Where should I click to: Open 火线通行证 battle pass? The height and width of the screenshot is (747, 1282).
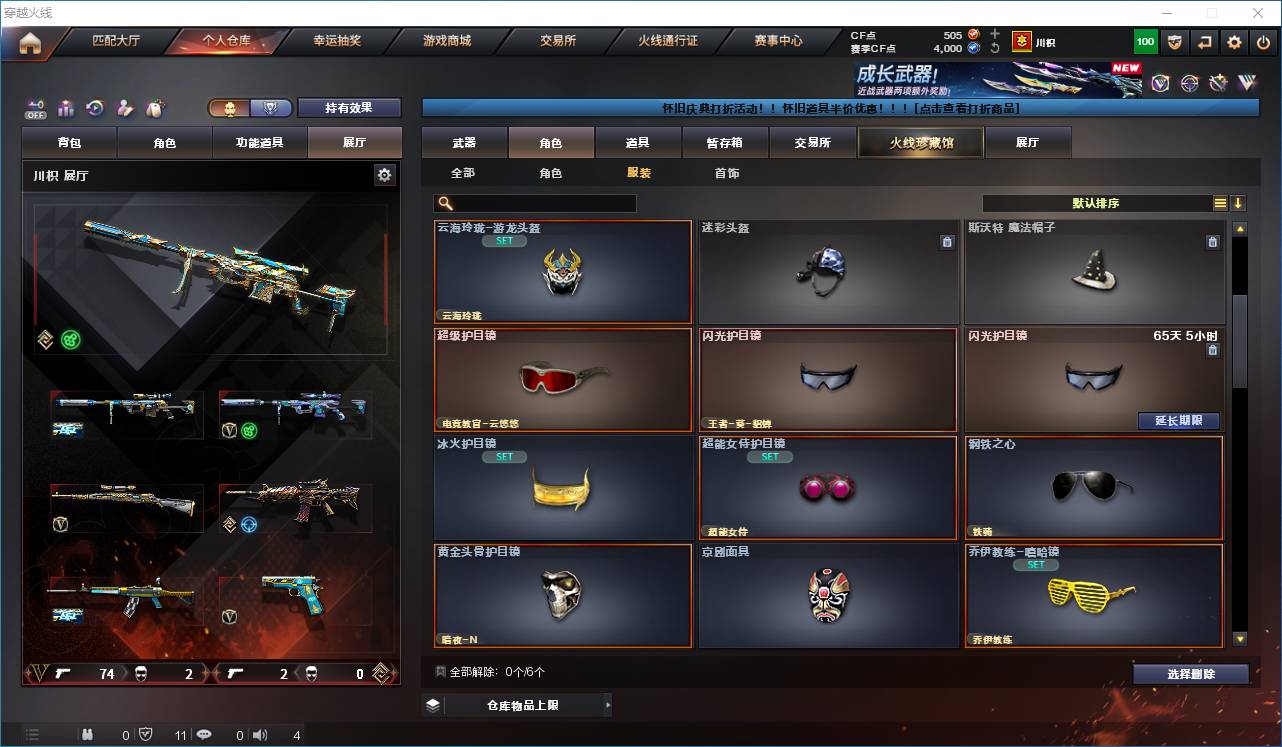click(x=667, y=41)
